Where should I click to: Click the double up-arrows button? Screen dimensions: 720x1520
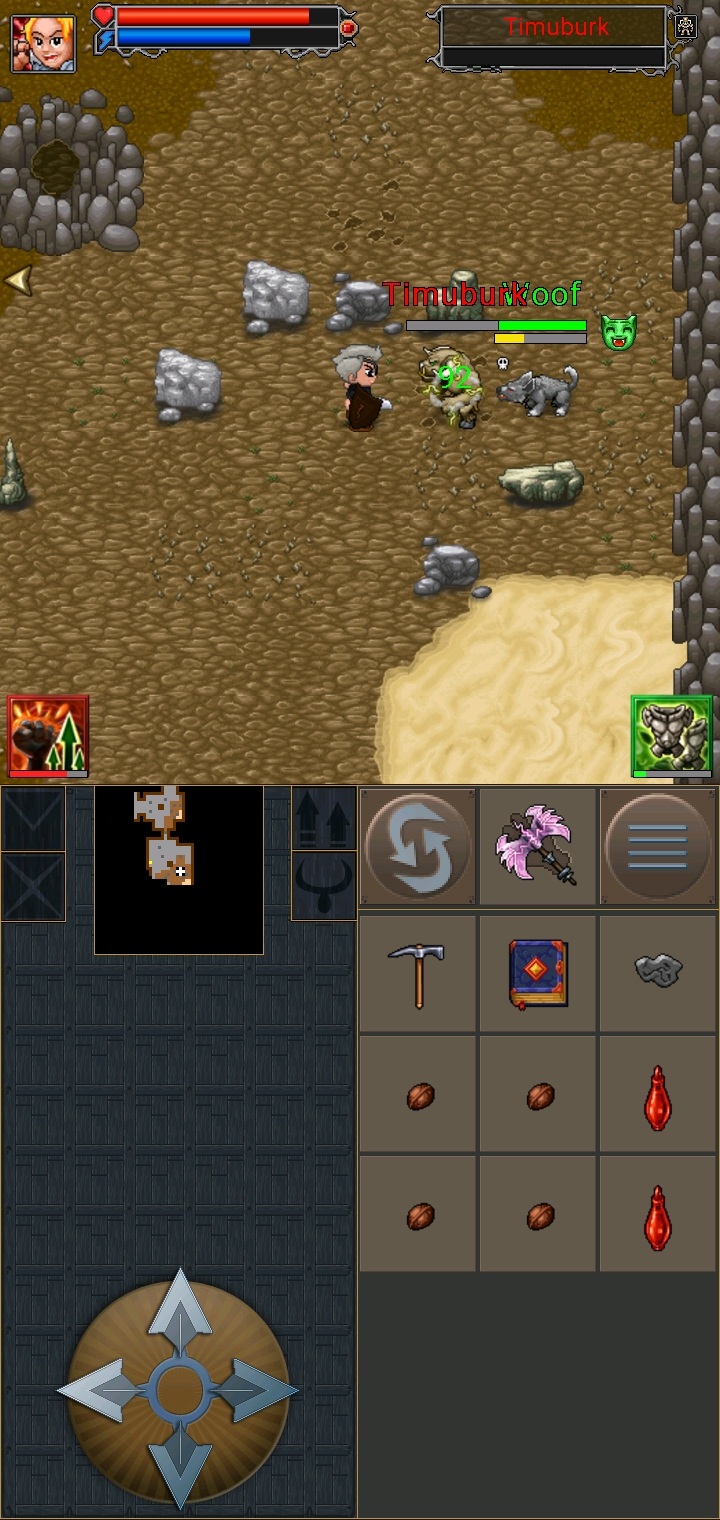324,818
